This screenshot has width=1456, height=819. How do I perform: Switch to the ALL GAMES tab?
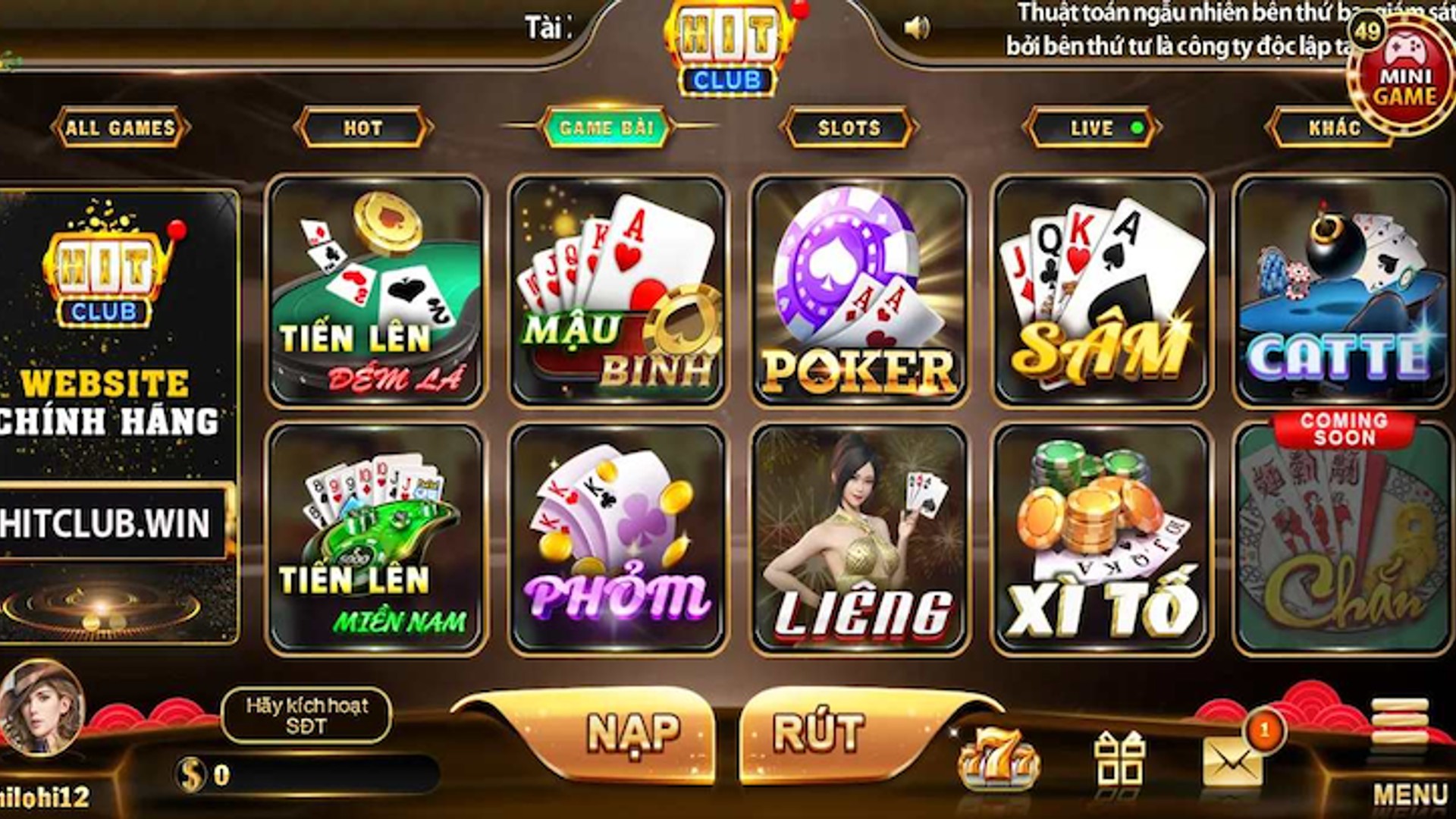point(120,127)
